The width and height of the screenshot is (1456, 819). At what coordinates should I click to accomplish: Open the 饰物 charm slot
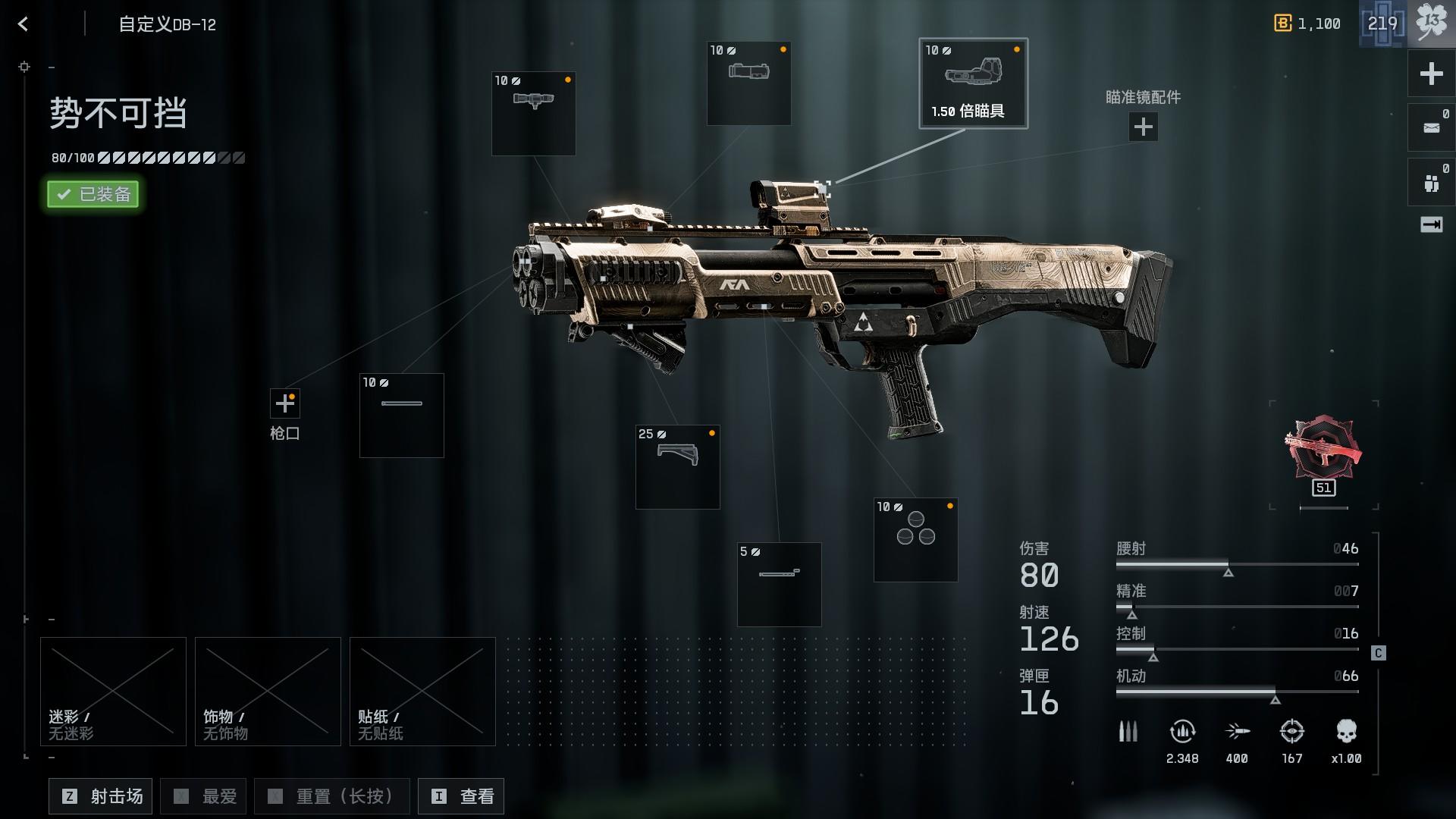point(268,691)
